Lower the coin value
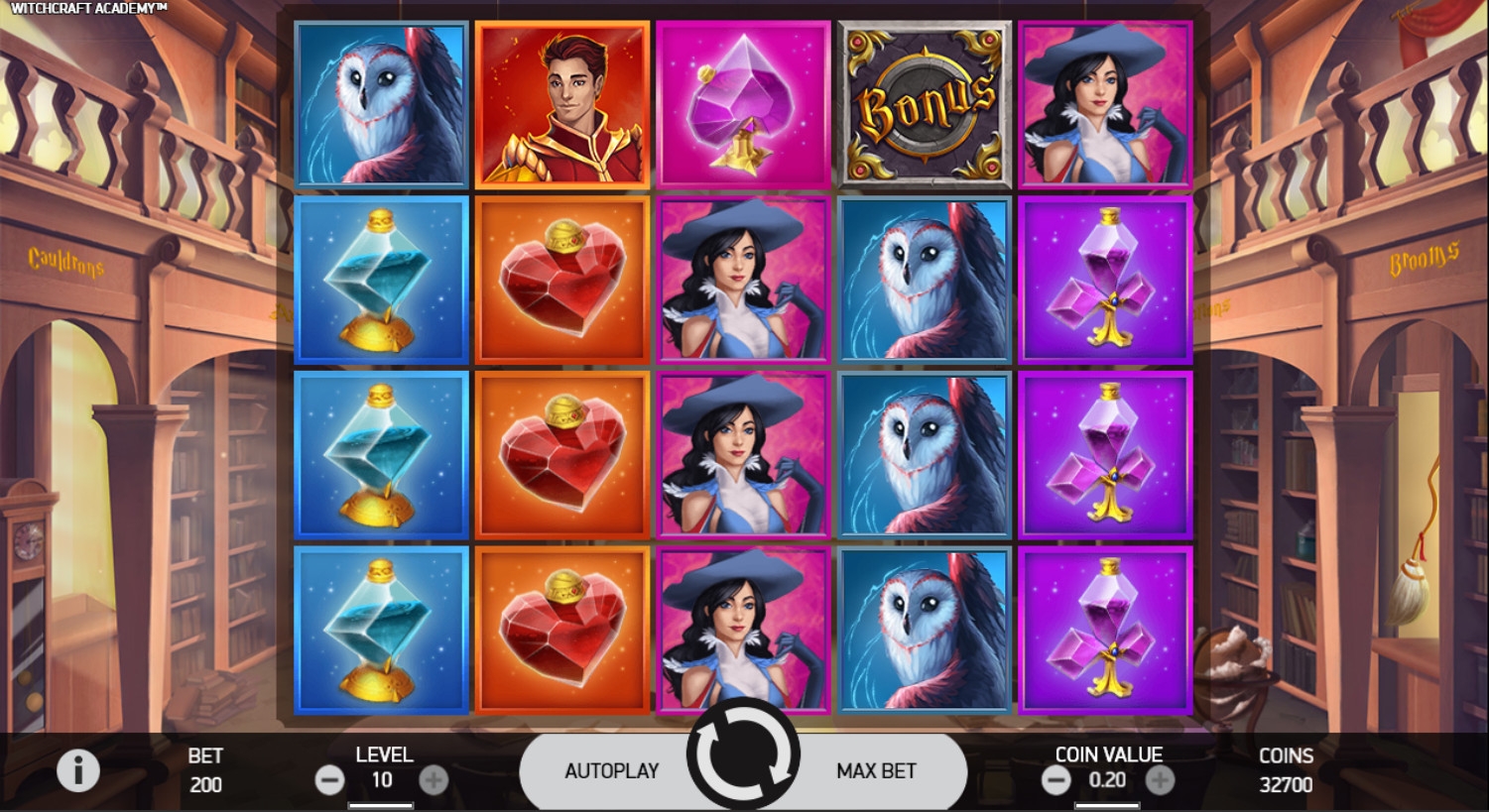This screenshot has width=1489, height=812. [x=1055, y=780]
